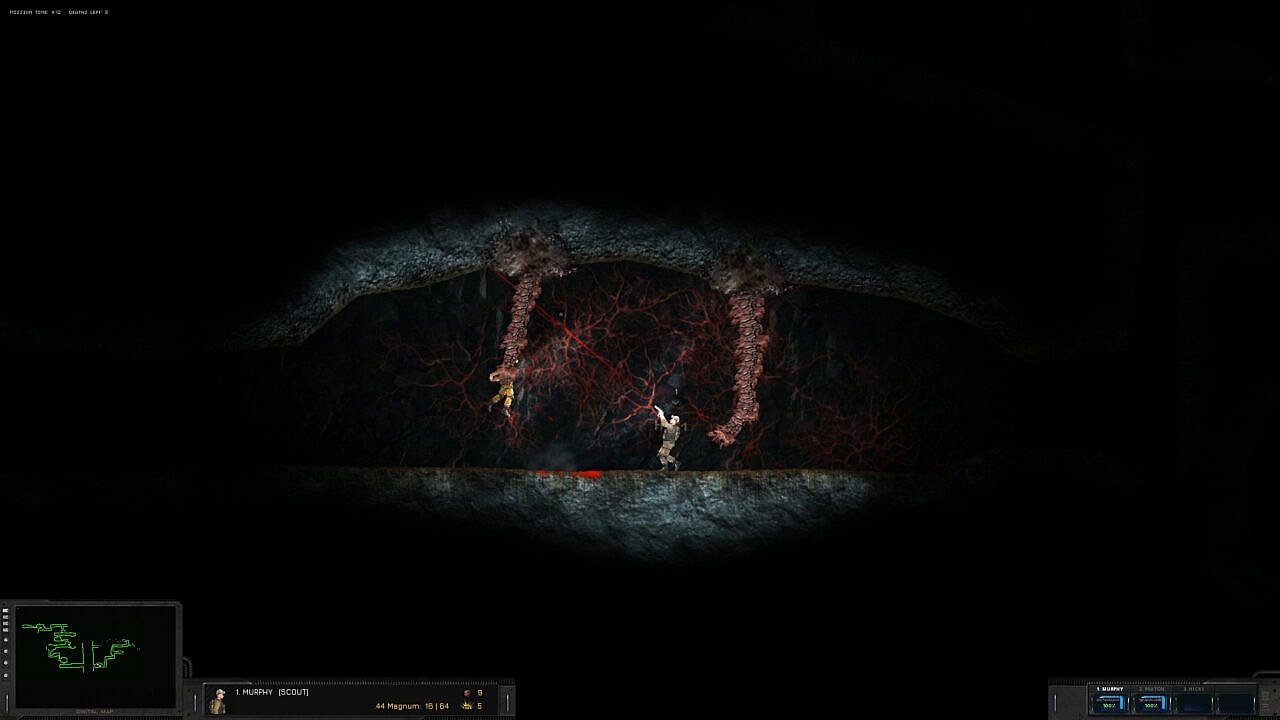Click Murphy's scout portrait
This screenshot has height=720, width=1280.
218,701
